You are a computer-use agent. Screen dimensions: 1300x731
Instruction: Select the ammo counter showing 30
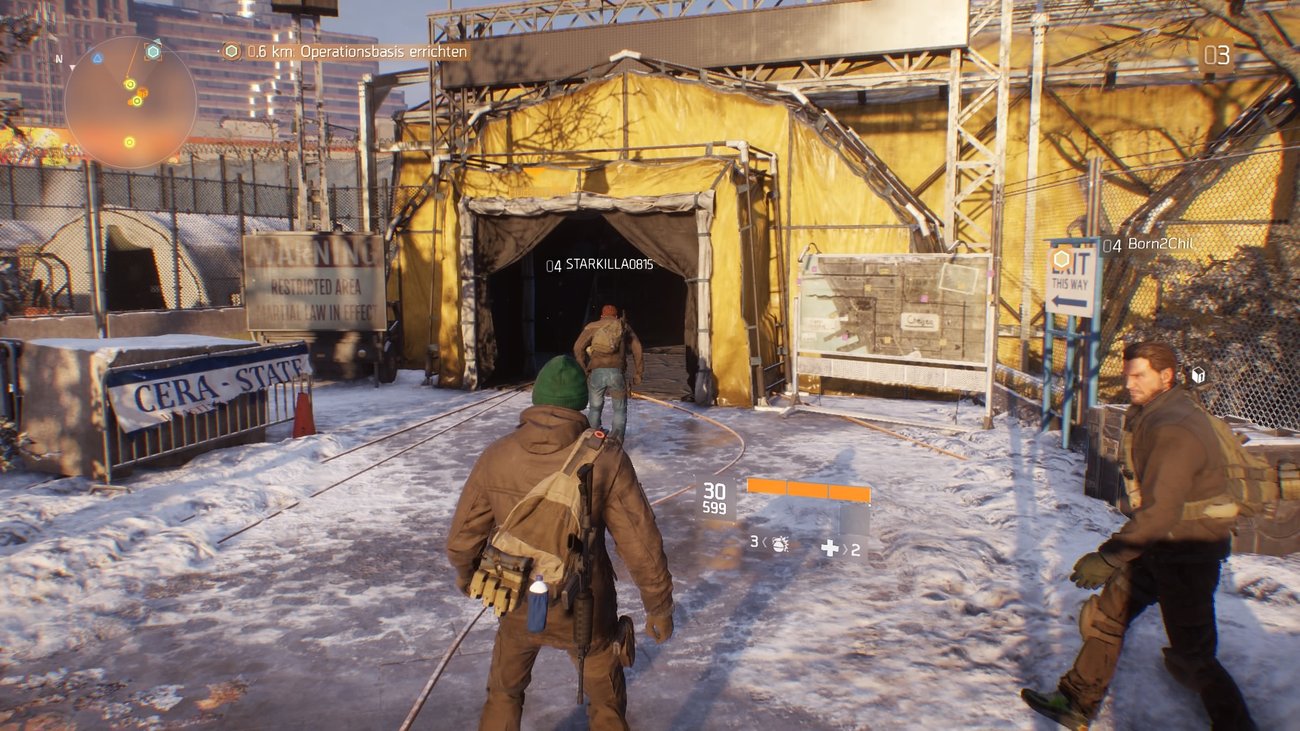[715, 489]
